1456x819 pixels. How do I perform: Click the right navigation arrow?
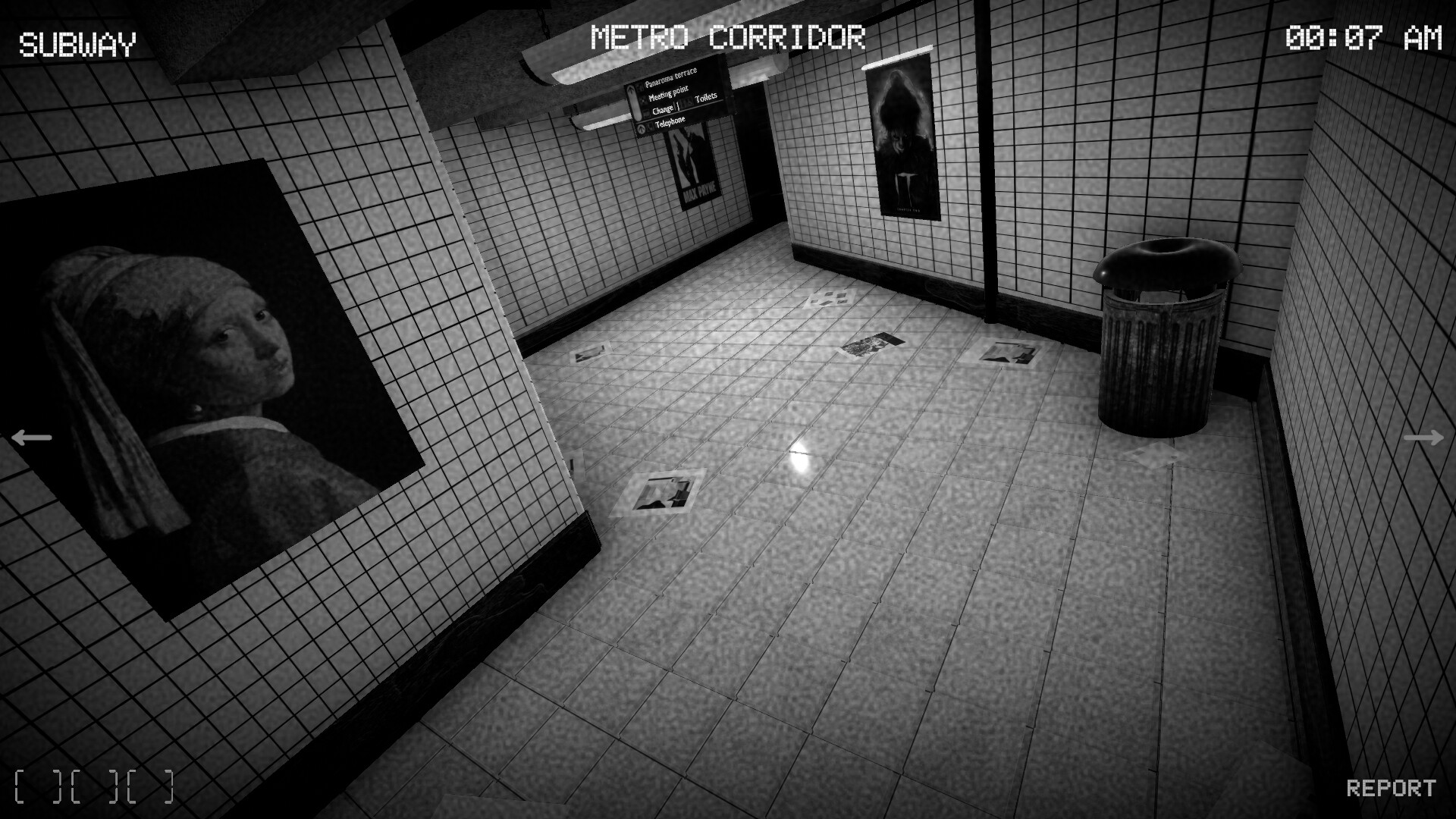point(1424,436)
